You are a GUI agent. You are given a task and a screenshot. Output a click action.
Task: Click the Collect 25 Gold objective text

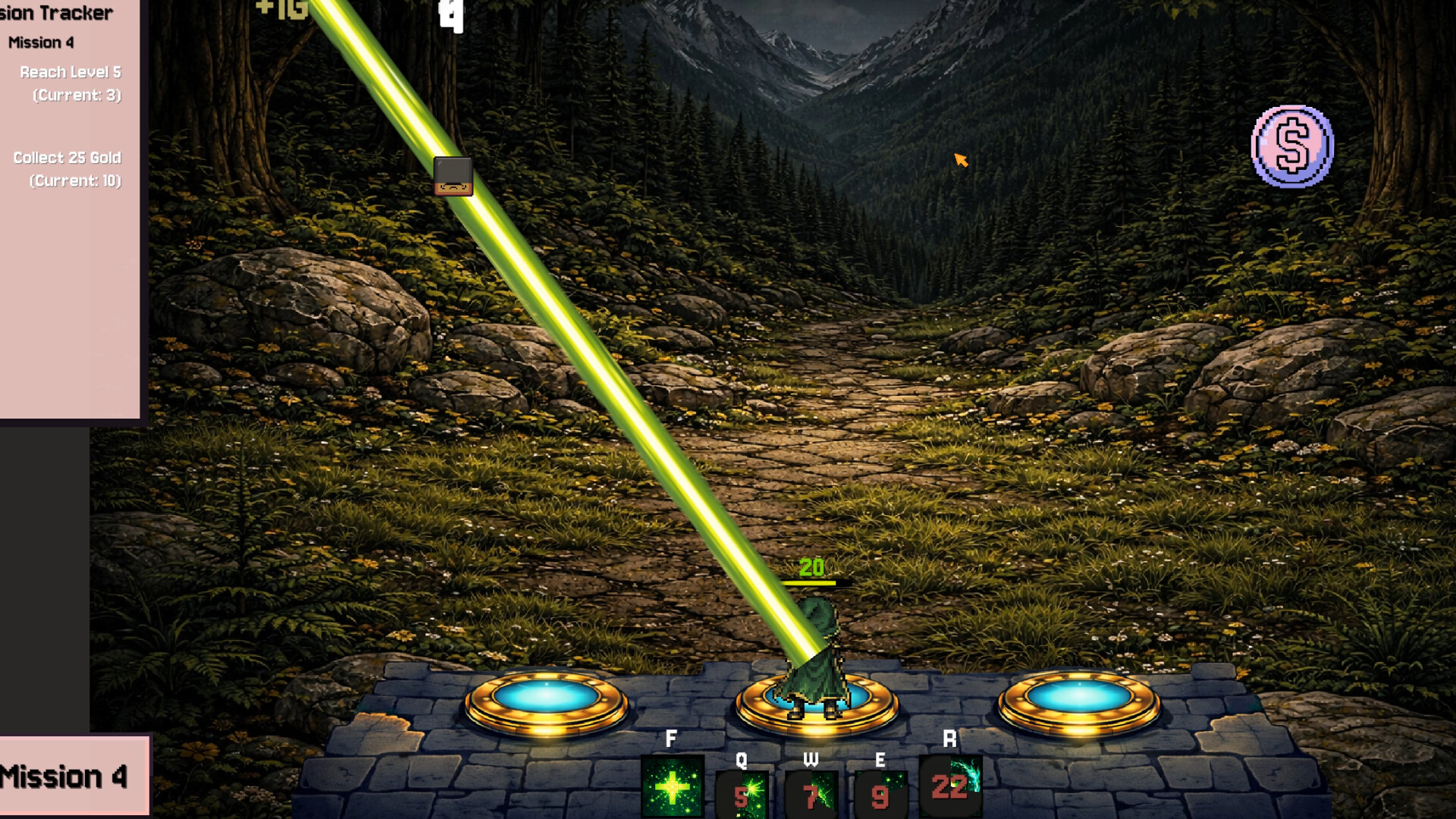coord(66,158)
